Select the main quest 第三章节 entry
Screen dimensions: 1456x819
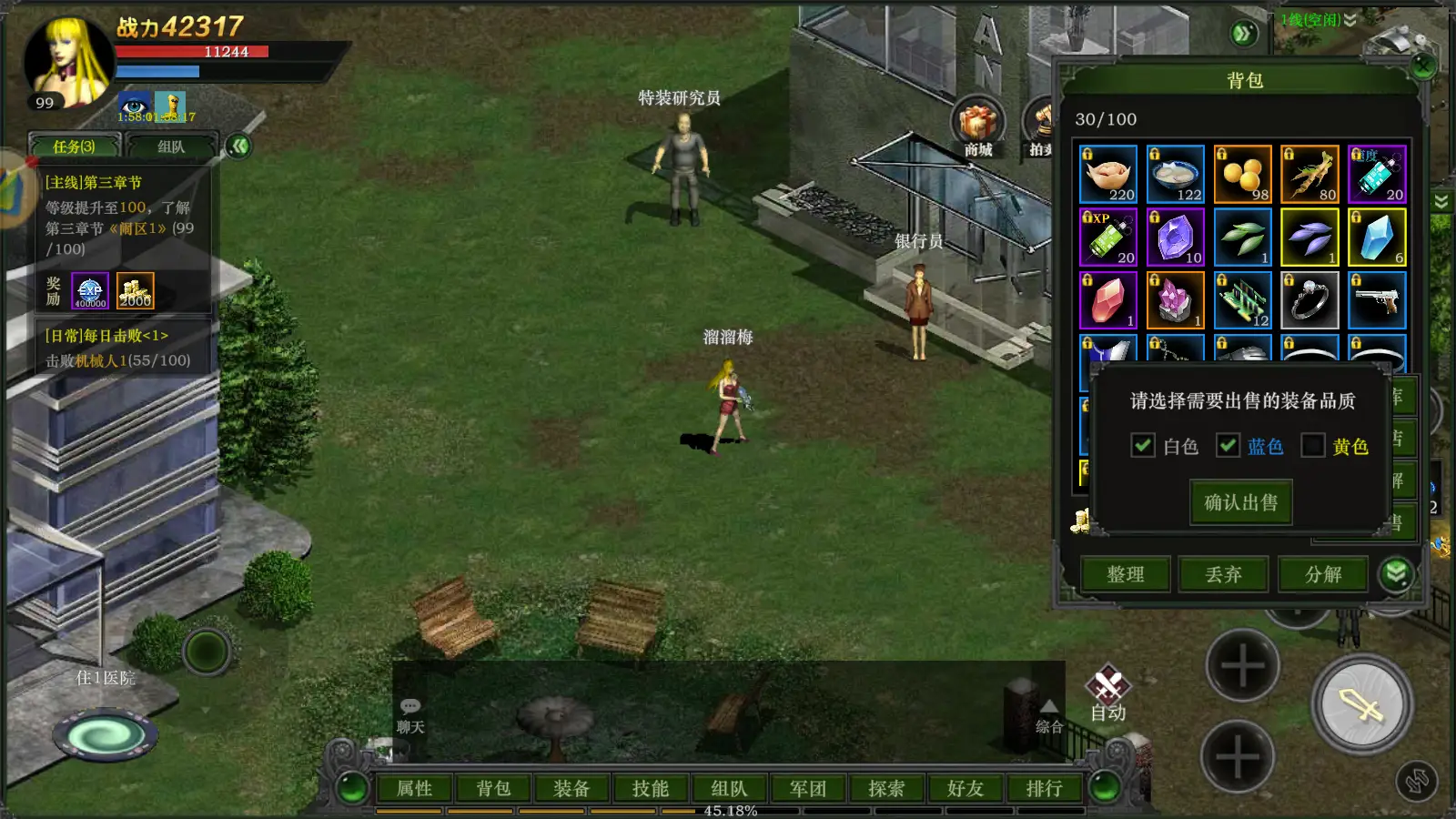pos(118,216)
